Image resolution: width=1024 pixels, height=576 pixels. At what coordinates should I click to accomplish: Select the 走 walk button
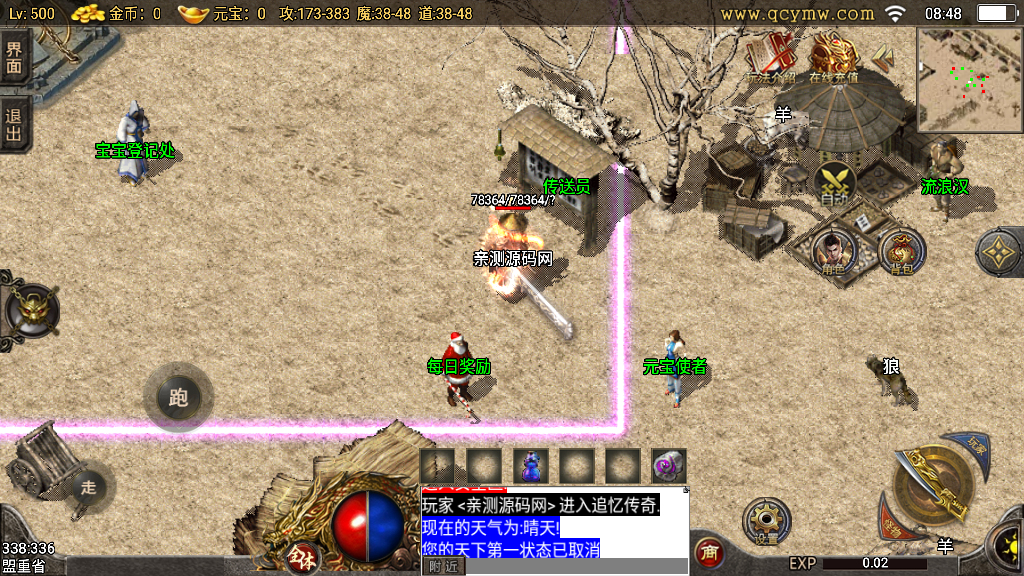[x=88, y=488]
